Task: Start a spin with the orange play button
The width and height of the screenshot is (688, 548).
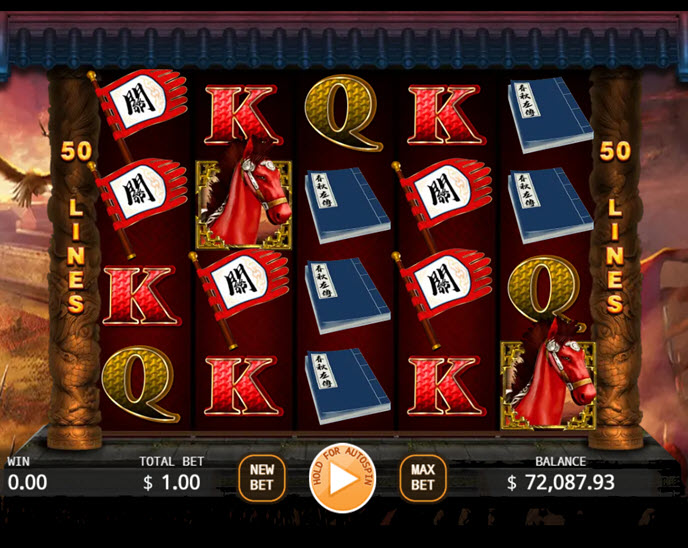Action: [342, 478]
